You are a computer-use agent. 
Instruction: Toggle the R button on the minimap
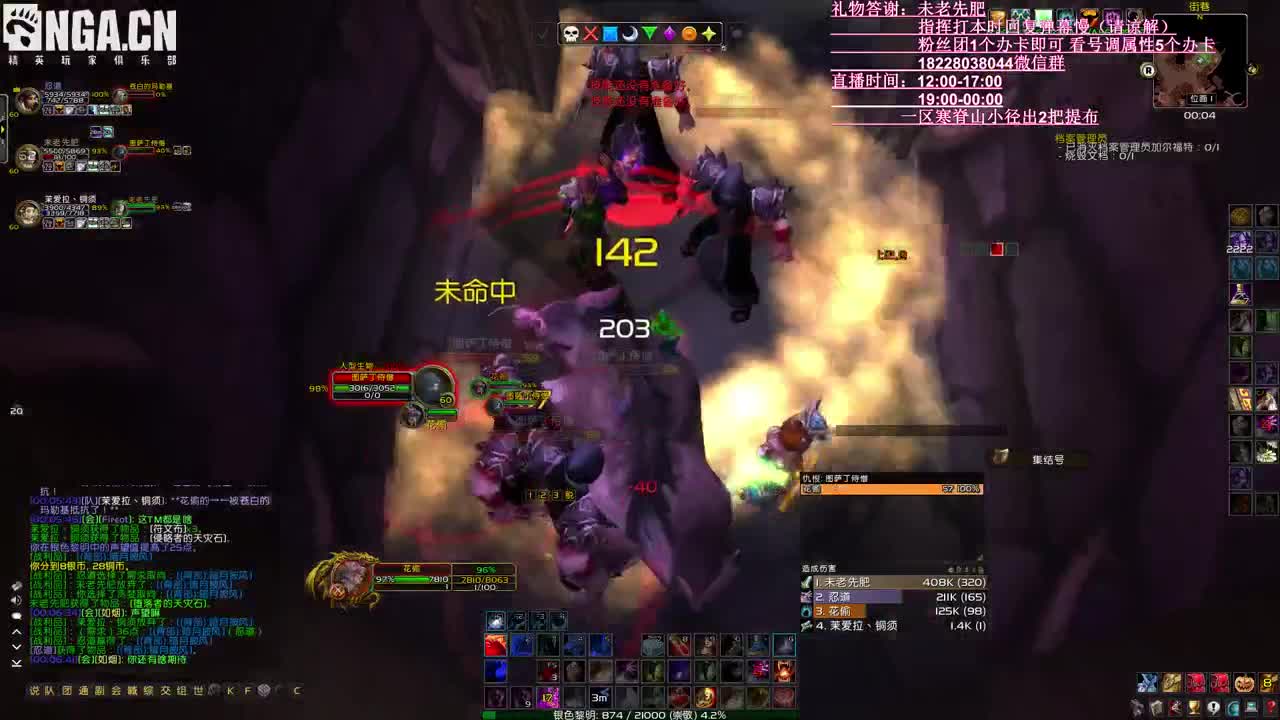tap(1149, 71)
